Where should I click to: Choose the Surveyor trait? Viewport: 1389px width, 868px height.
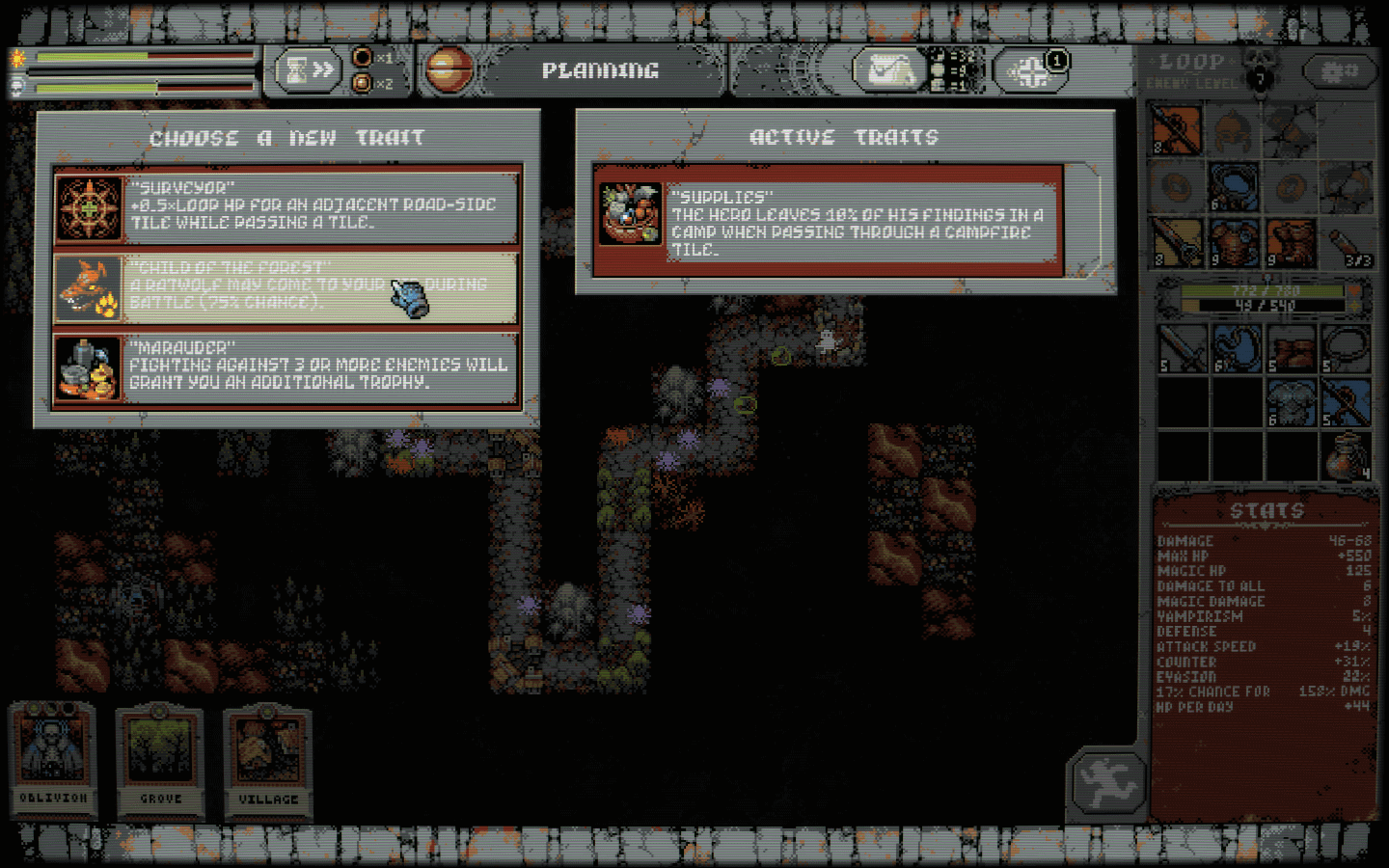pyautogui.click(x=286, y=207)
